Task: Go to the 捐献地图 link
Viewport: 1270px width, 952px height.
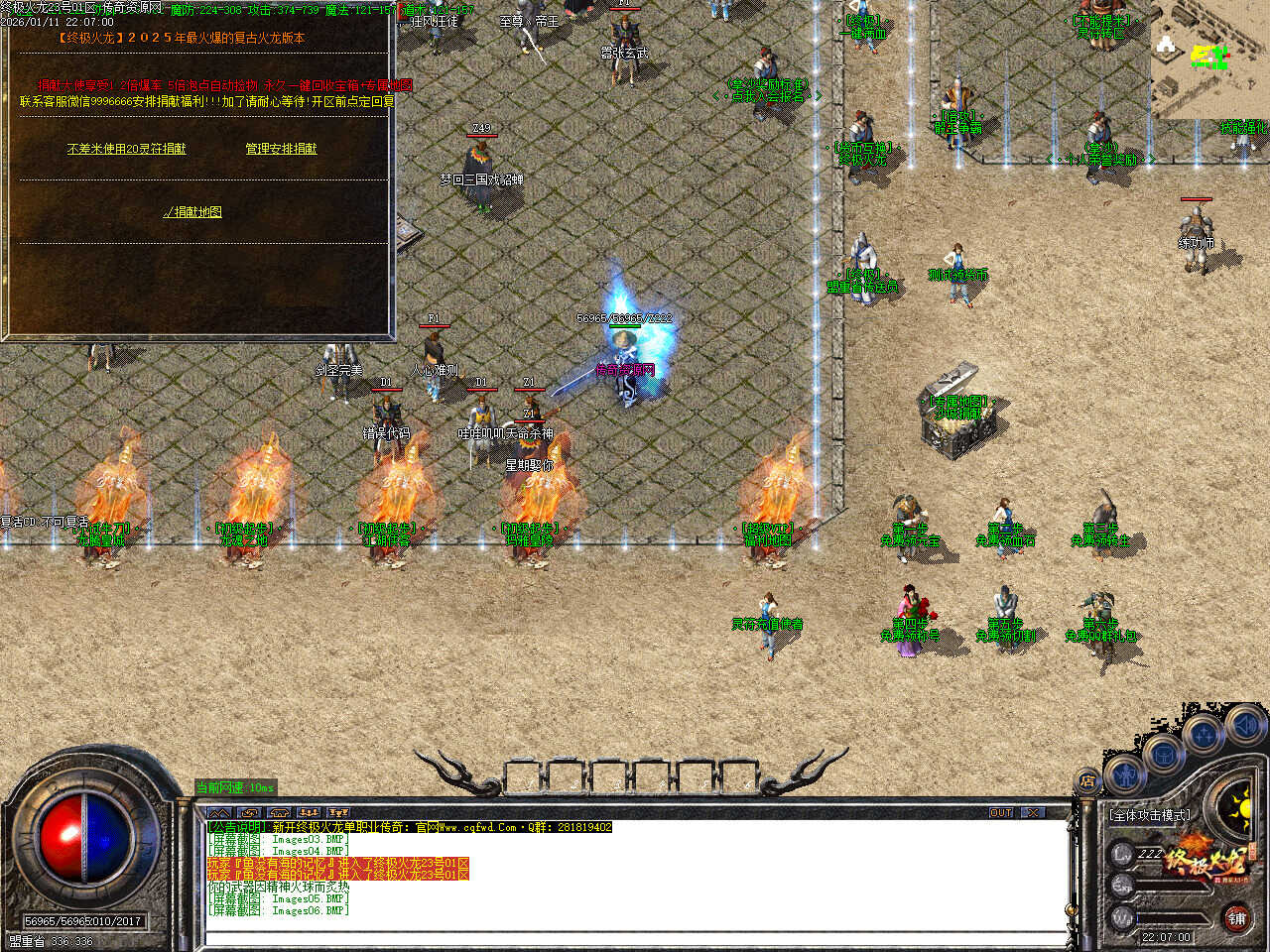Action: (x=192, y=212)
